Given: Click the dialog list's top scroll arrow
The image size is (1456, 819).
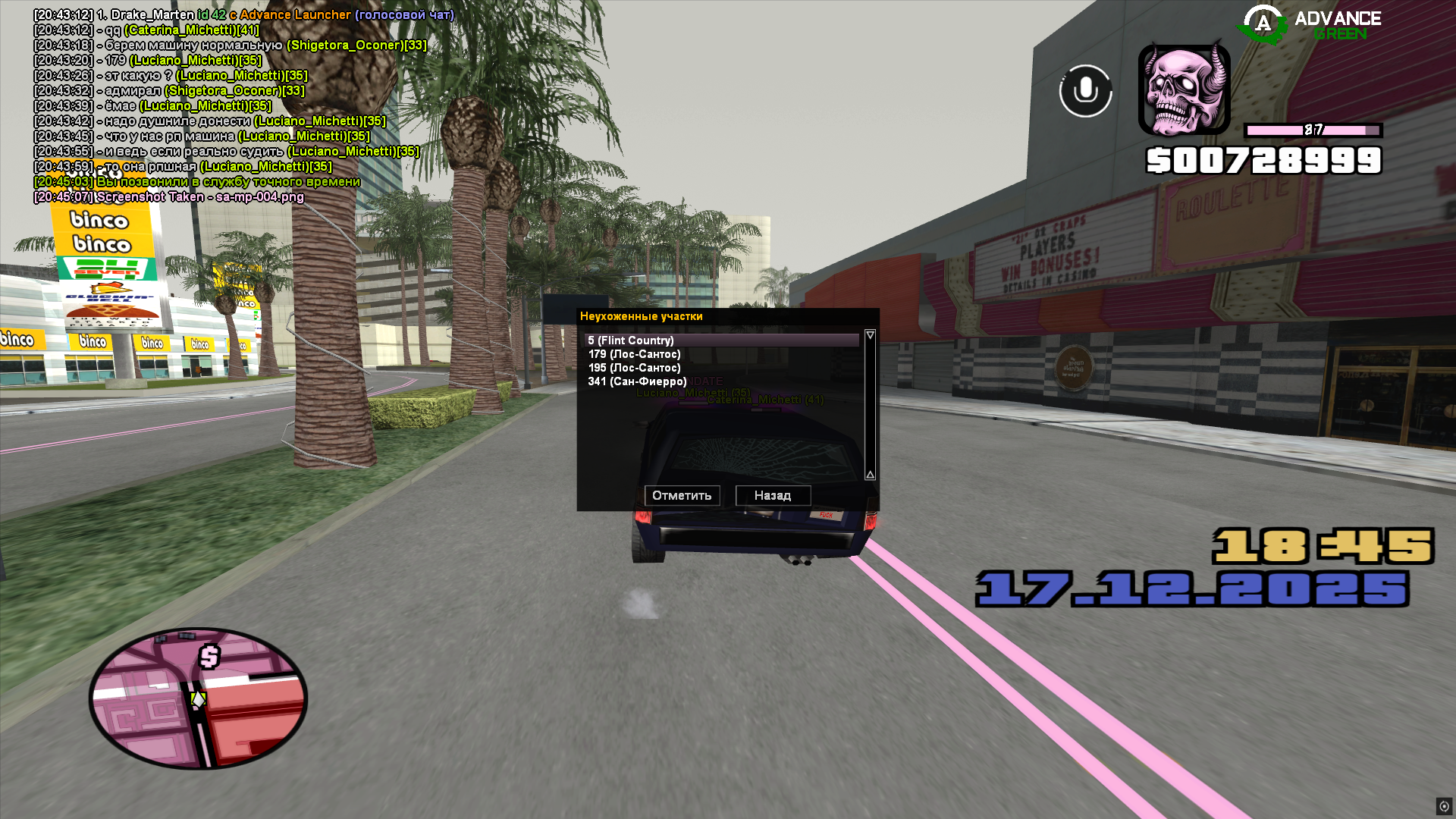Looking at the screenshot, I should [870, 335].
